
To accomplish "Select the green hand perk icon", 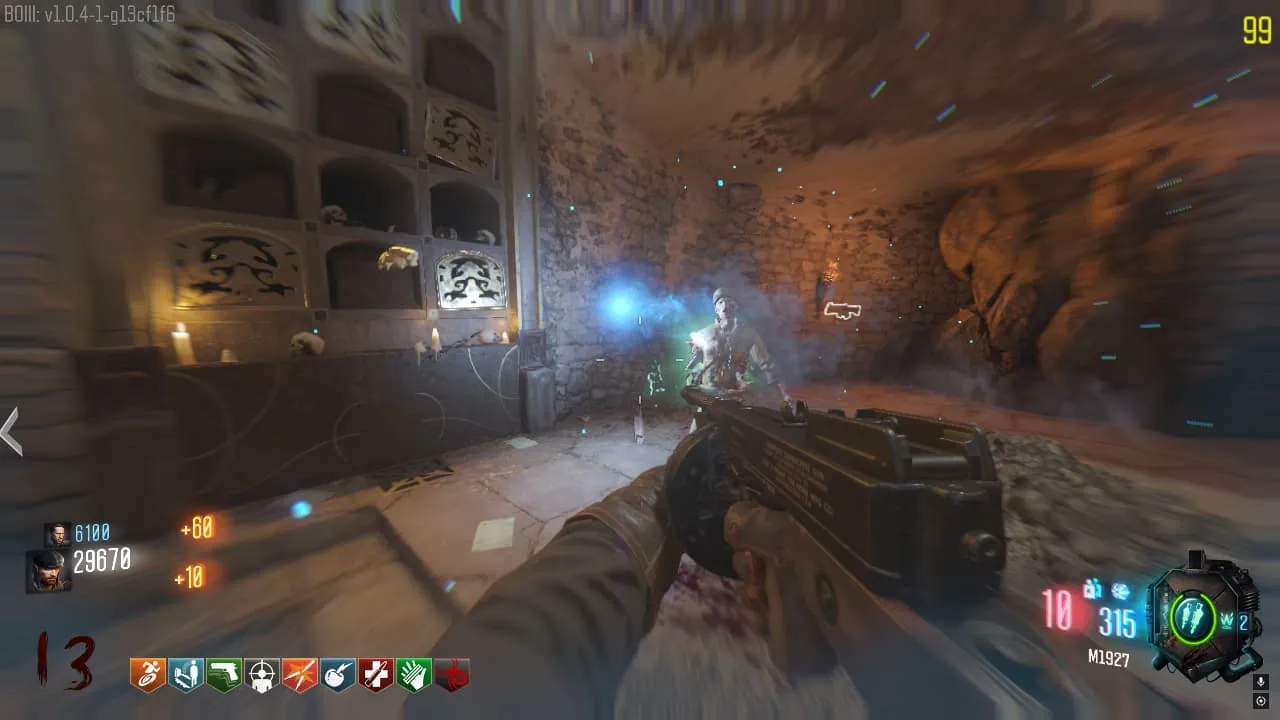I will (x=413, y=675).
